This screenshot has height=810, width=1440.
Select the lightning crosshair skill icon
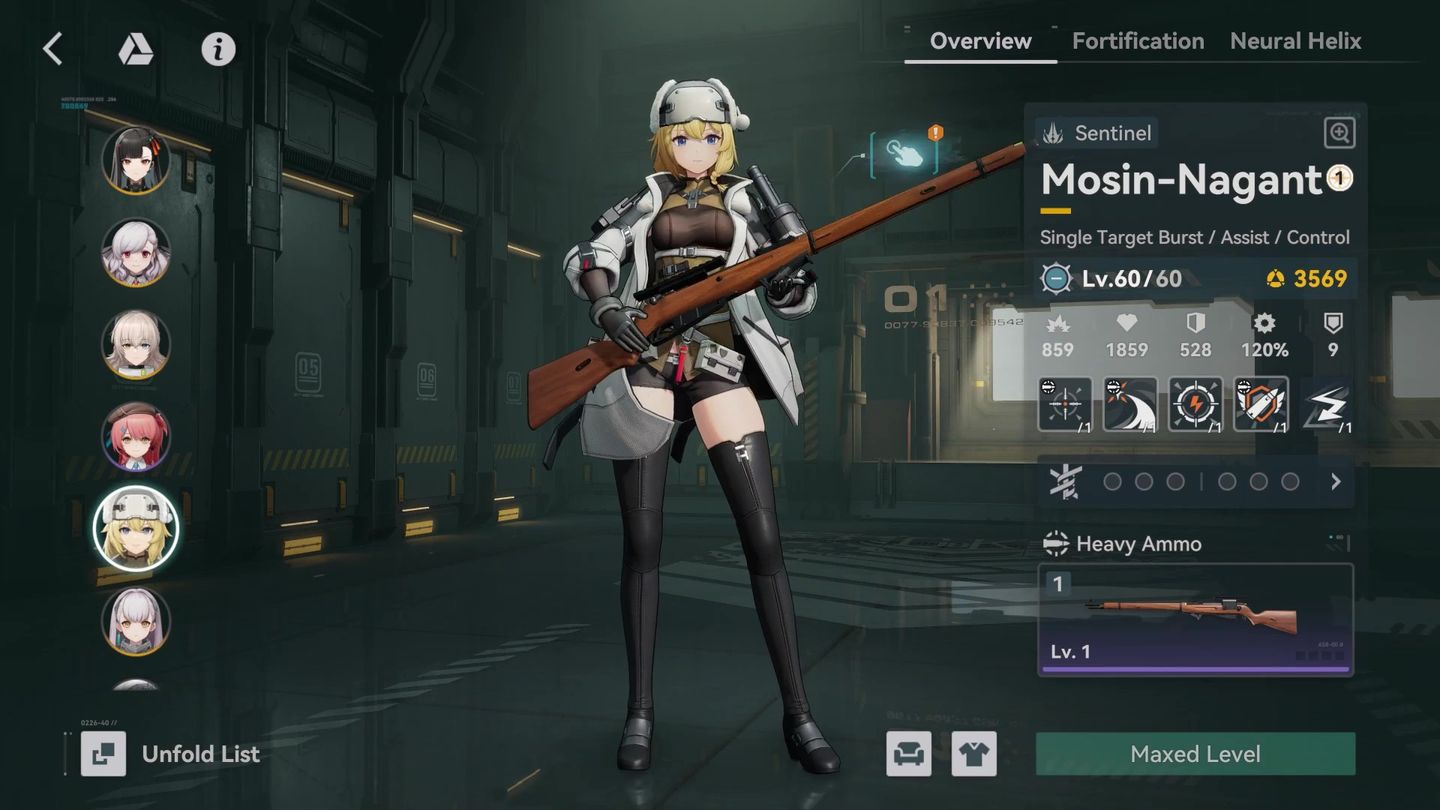click(x=1196, y=405)
